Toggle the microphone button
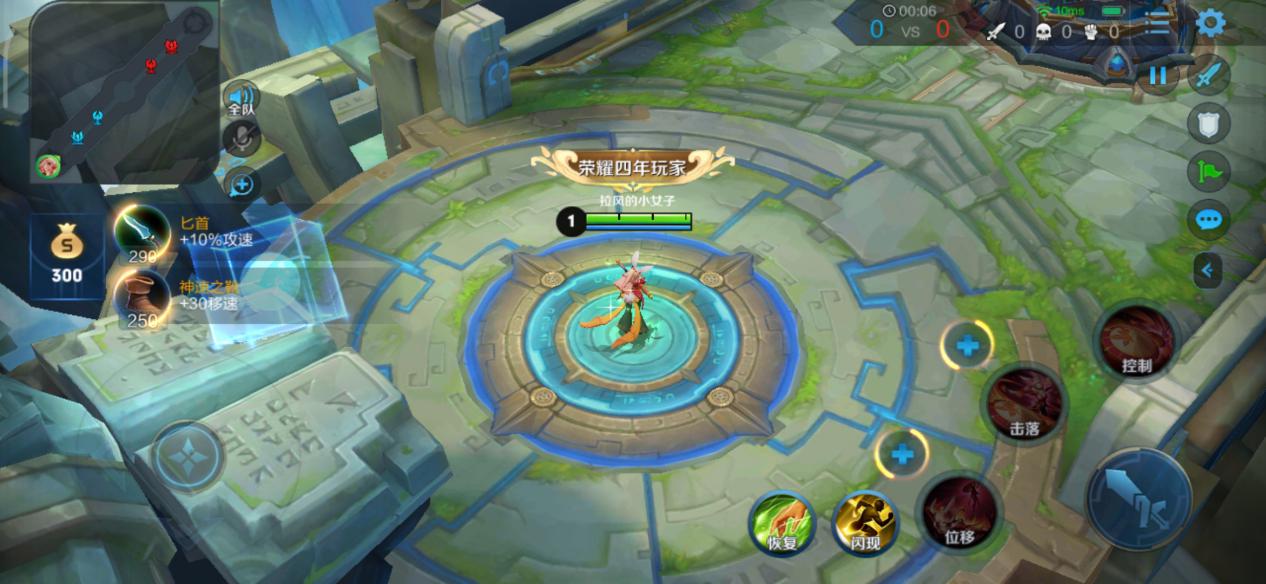Screen dimensions: 1266x584 tap(242, 139)
